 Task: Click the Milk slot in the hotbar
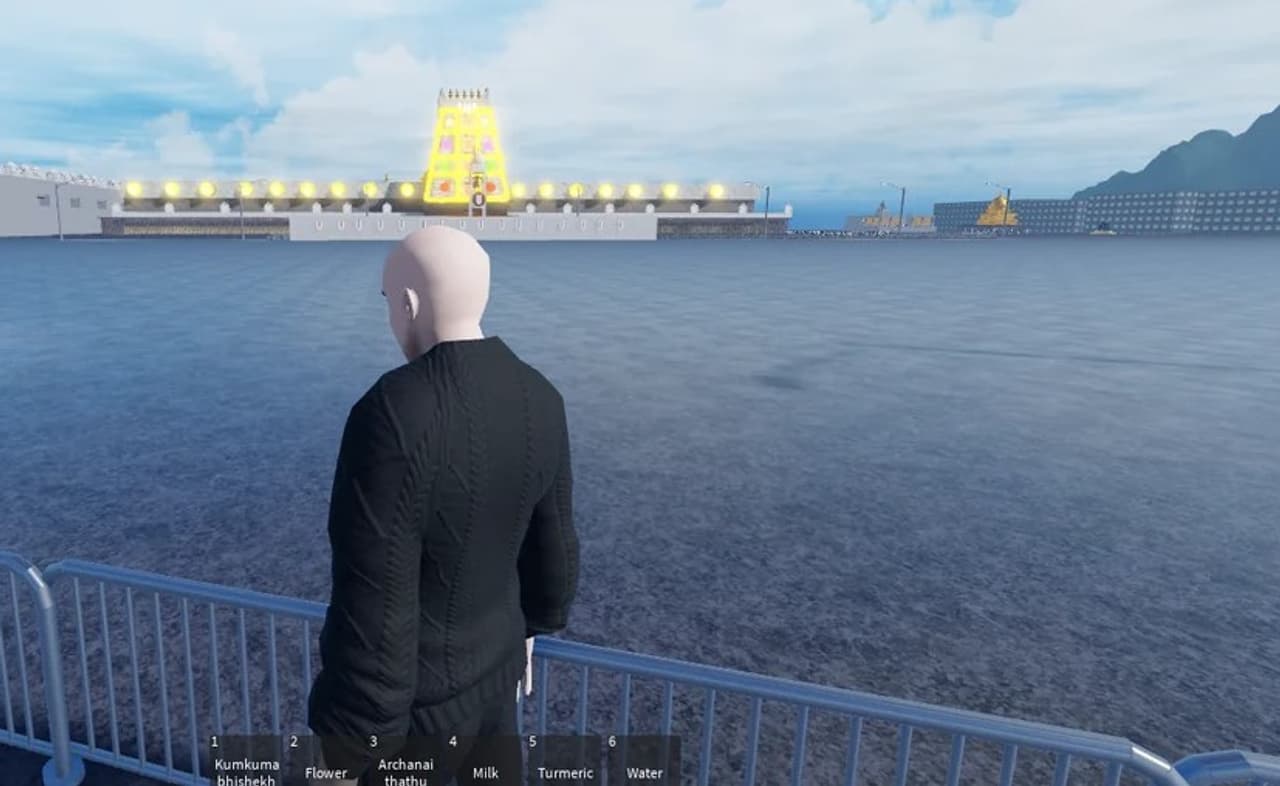[x=485, y=762]
